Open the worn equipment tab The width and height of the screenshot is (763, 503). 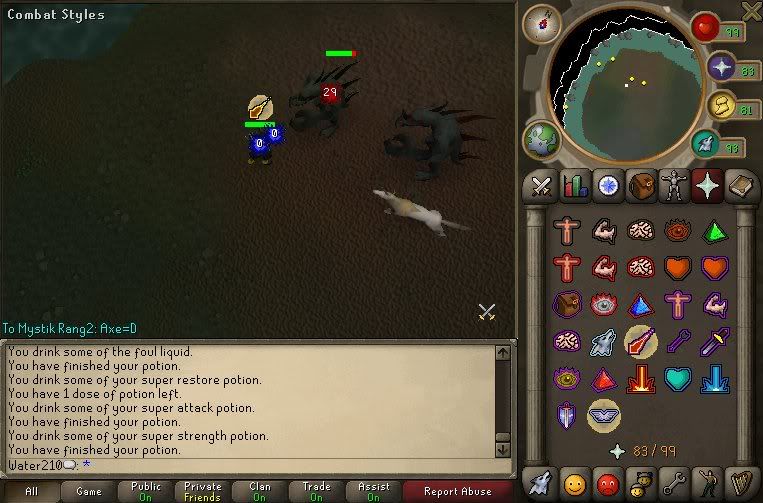pos(674,185)
